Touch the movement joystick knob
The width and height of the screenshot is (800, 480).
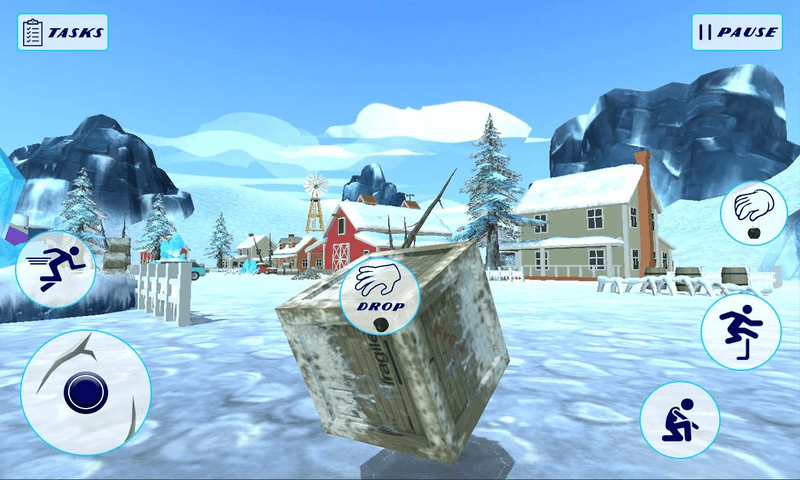(85, 393)
